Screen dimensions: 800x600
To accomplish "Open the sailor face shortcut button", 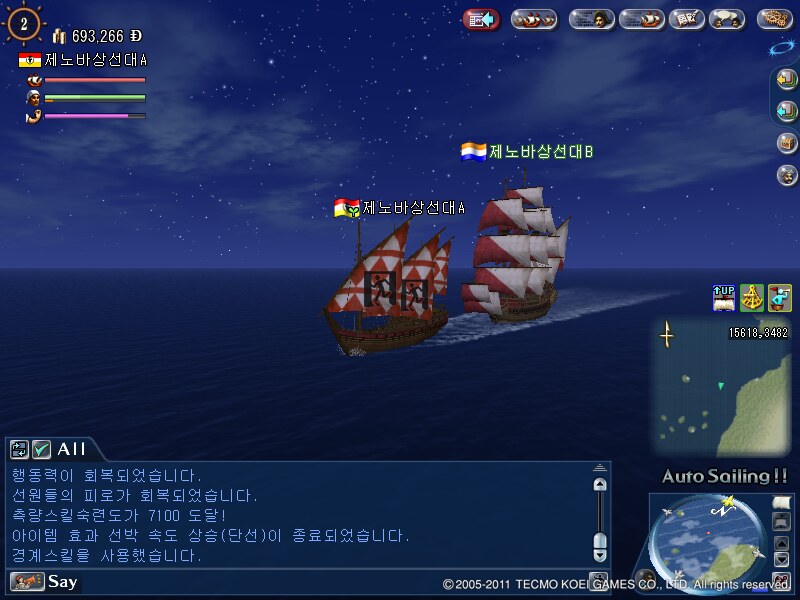I will click(787, 175).
